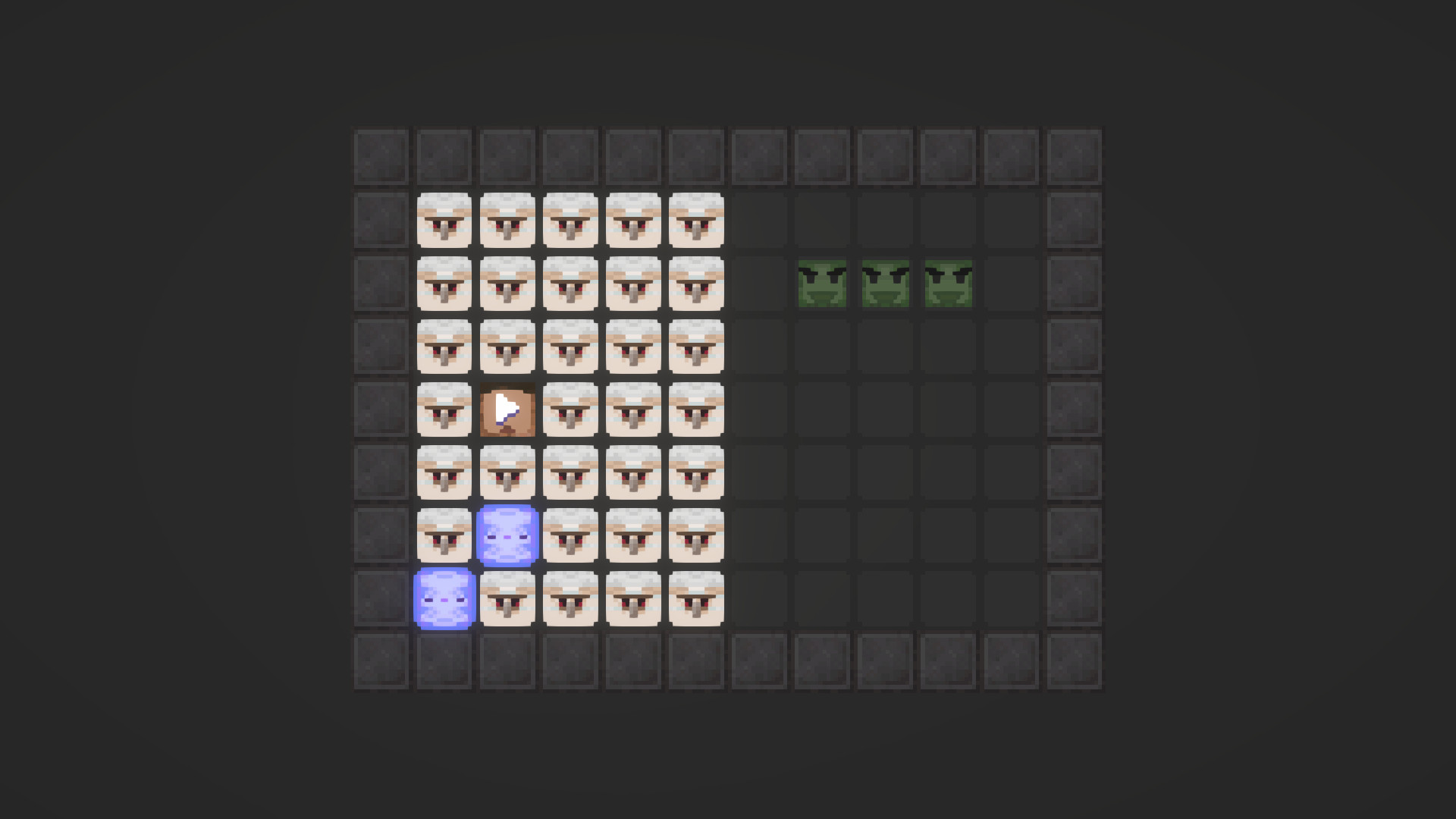
Task: Click the sheep directly below the player tile
Action: [507, 472]
